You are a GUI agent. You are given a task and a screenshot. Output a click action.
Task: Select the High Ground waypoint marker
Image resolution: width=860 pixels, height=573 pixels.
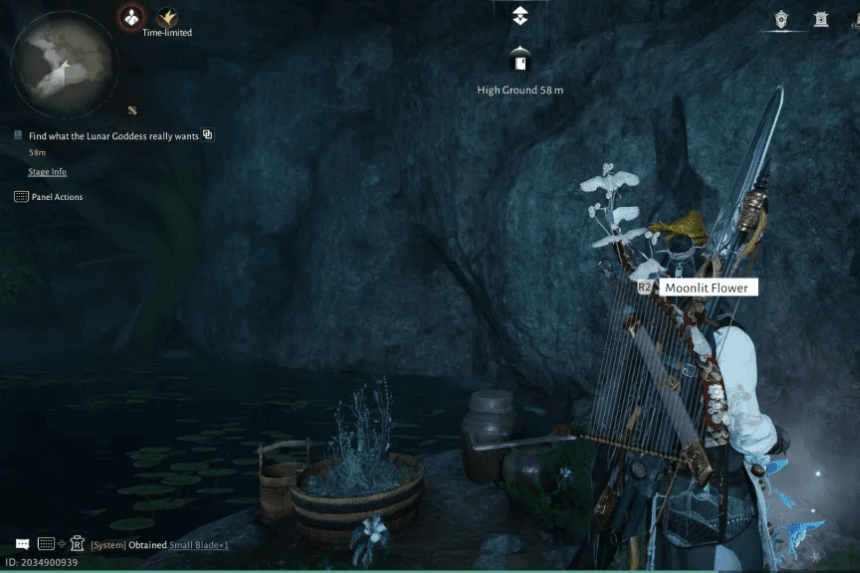coord(519,62)
